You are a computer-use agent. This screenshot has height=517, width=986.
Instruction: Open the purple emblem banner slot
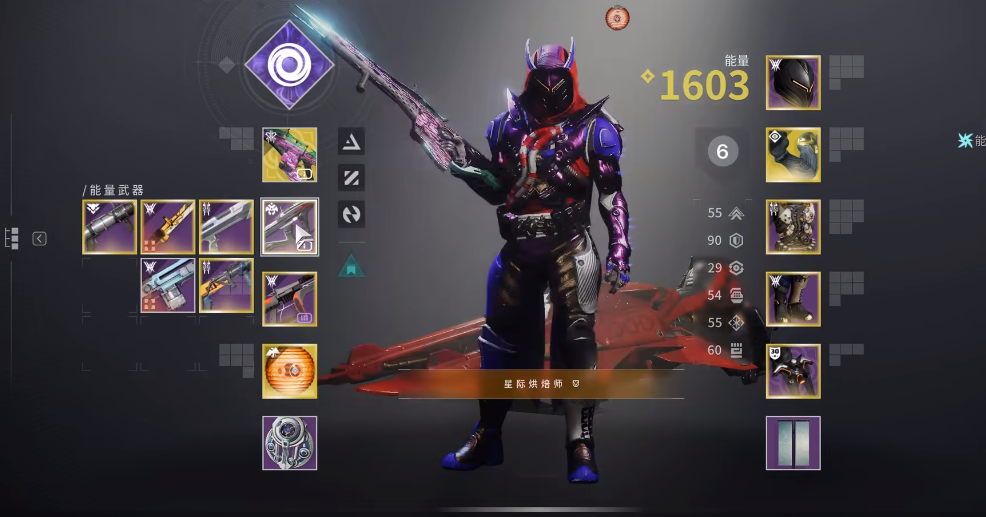tap(793, 443)
